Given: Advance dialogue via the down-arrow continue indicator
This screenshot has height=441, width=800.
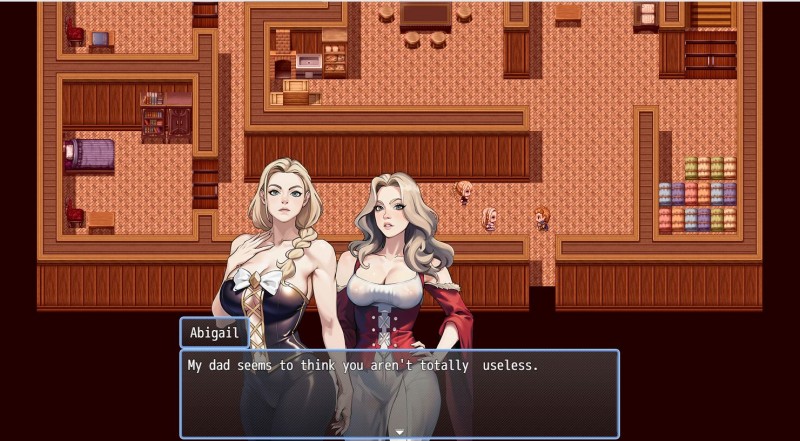Looking at the screenshot, I should (x=399, y=433).
